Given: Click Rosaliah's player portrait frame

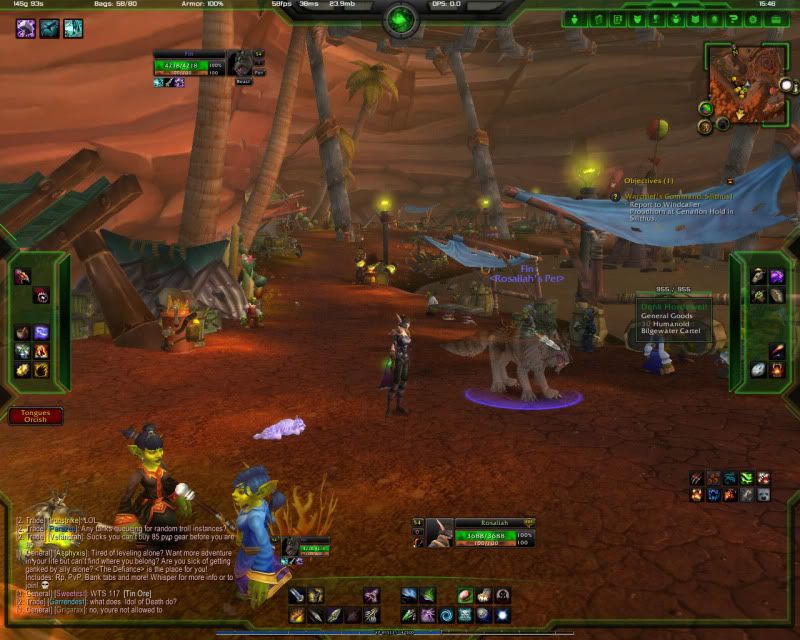Looking at the screenshot, I should (x=438, y=534).
